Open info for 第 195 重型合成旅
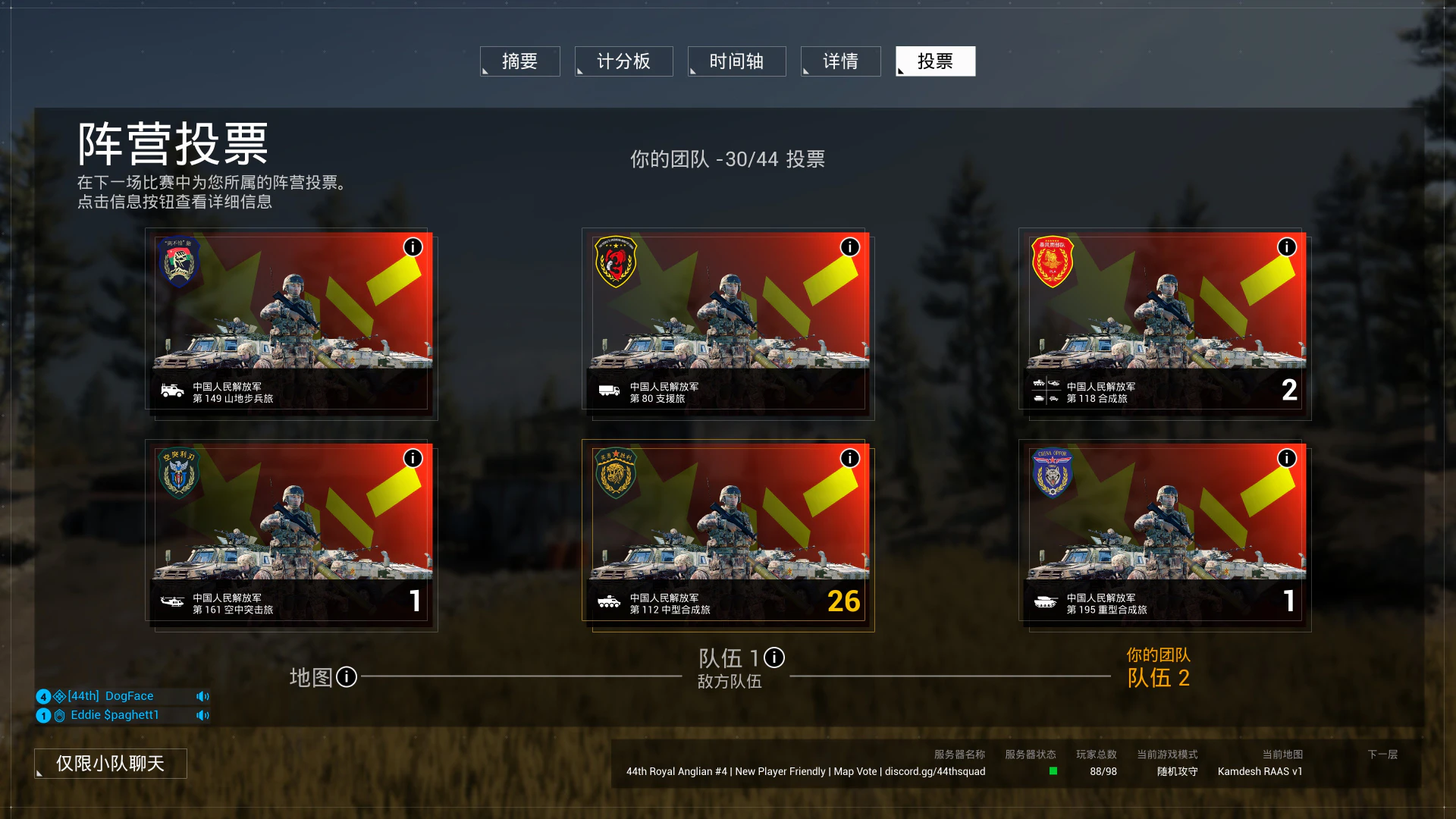The height and width of the screenshot is (819, 1456). (1286, 458)
